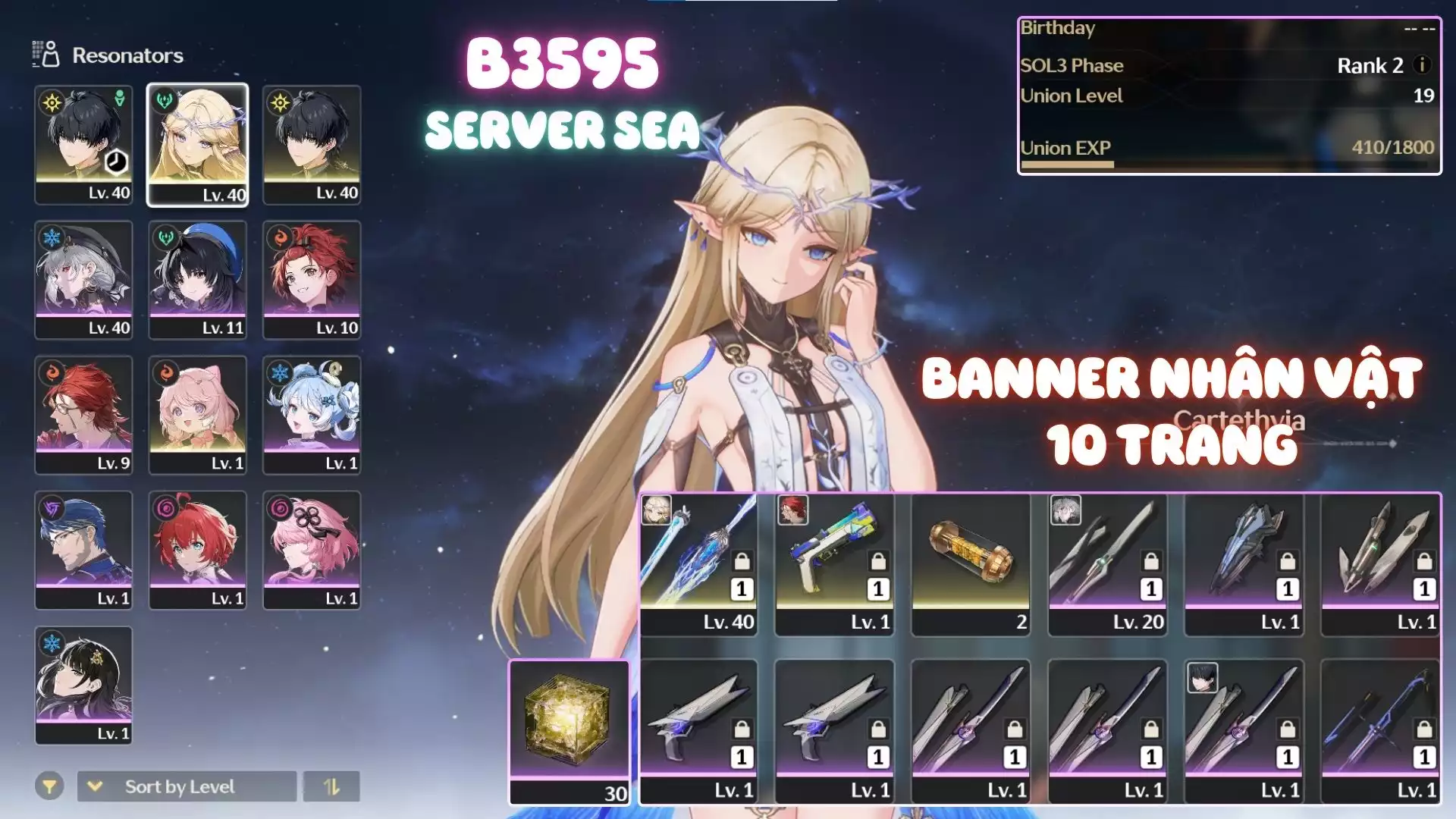Pick the red-haired resonator at Lv. 10
The width and height of the screenshot is (1456, 819).
click(312, 279)
